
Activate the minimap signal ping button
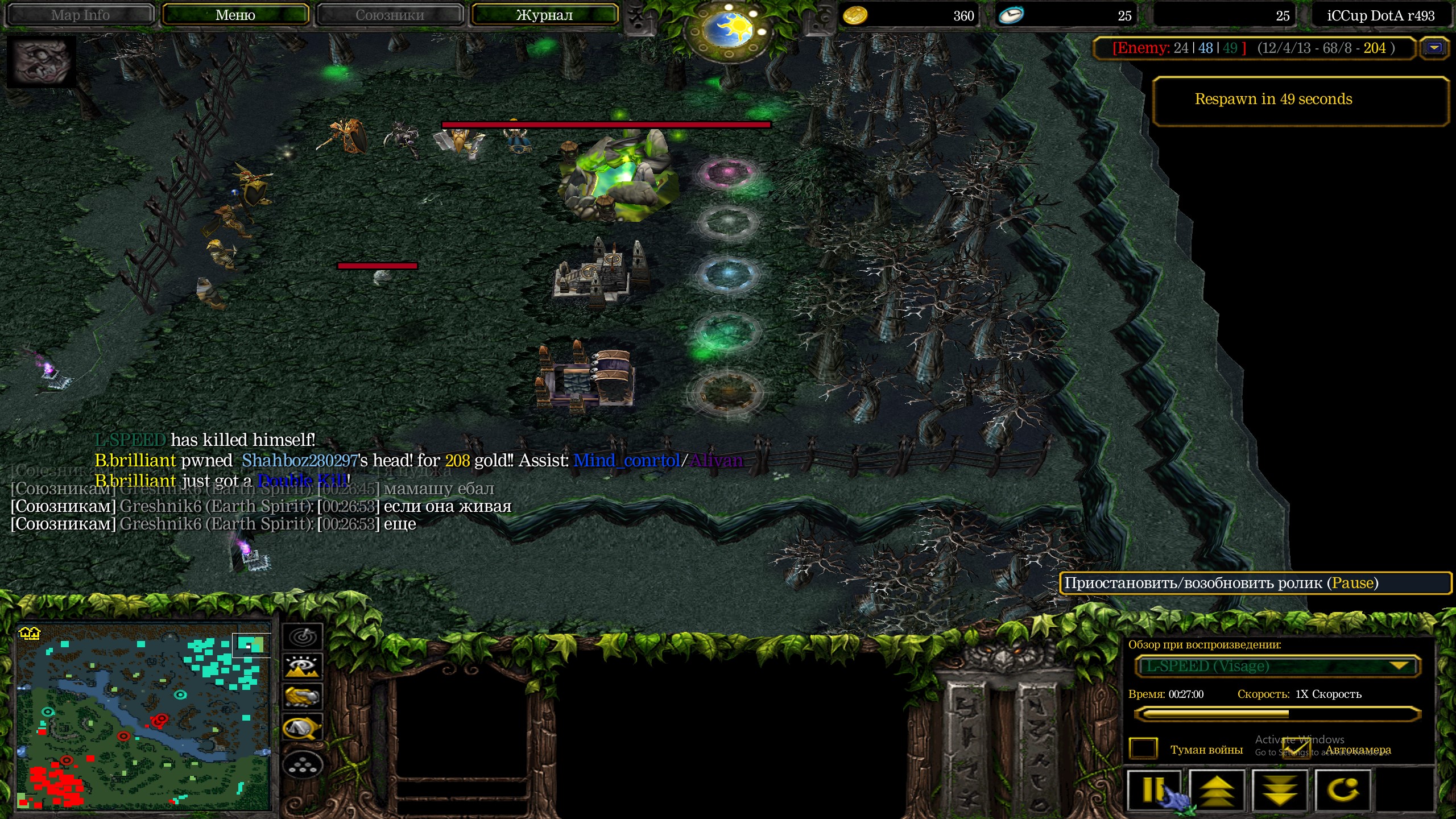click(x=303, y=636)
